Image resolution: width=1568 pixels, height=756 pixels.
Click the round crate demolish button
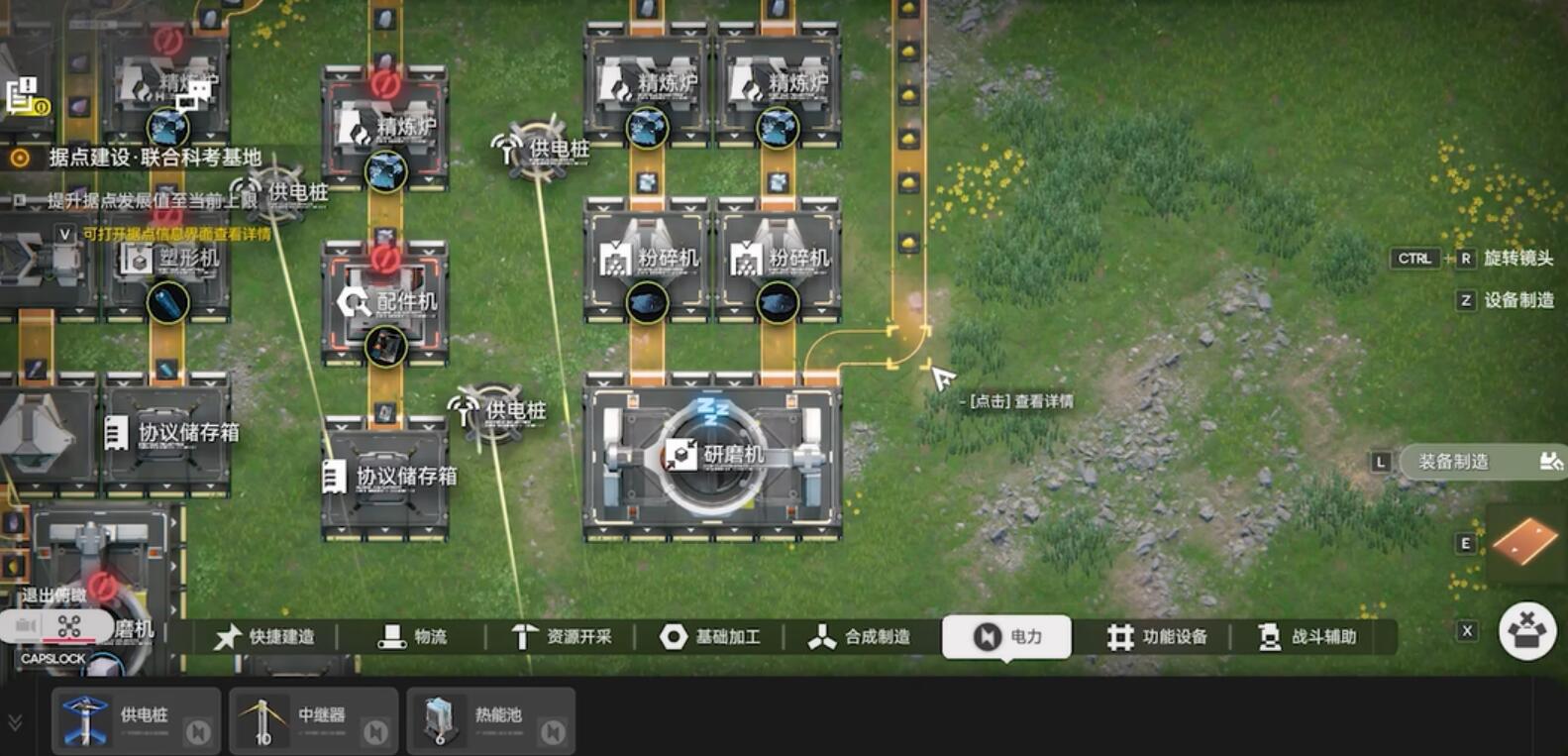(x=1526, y=631)
